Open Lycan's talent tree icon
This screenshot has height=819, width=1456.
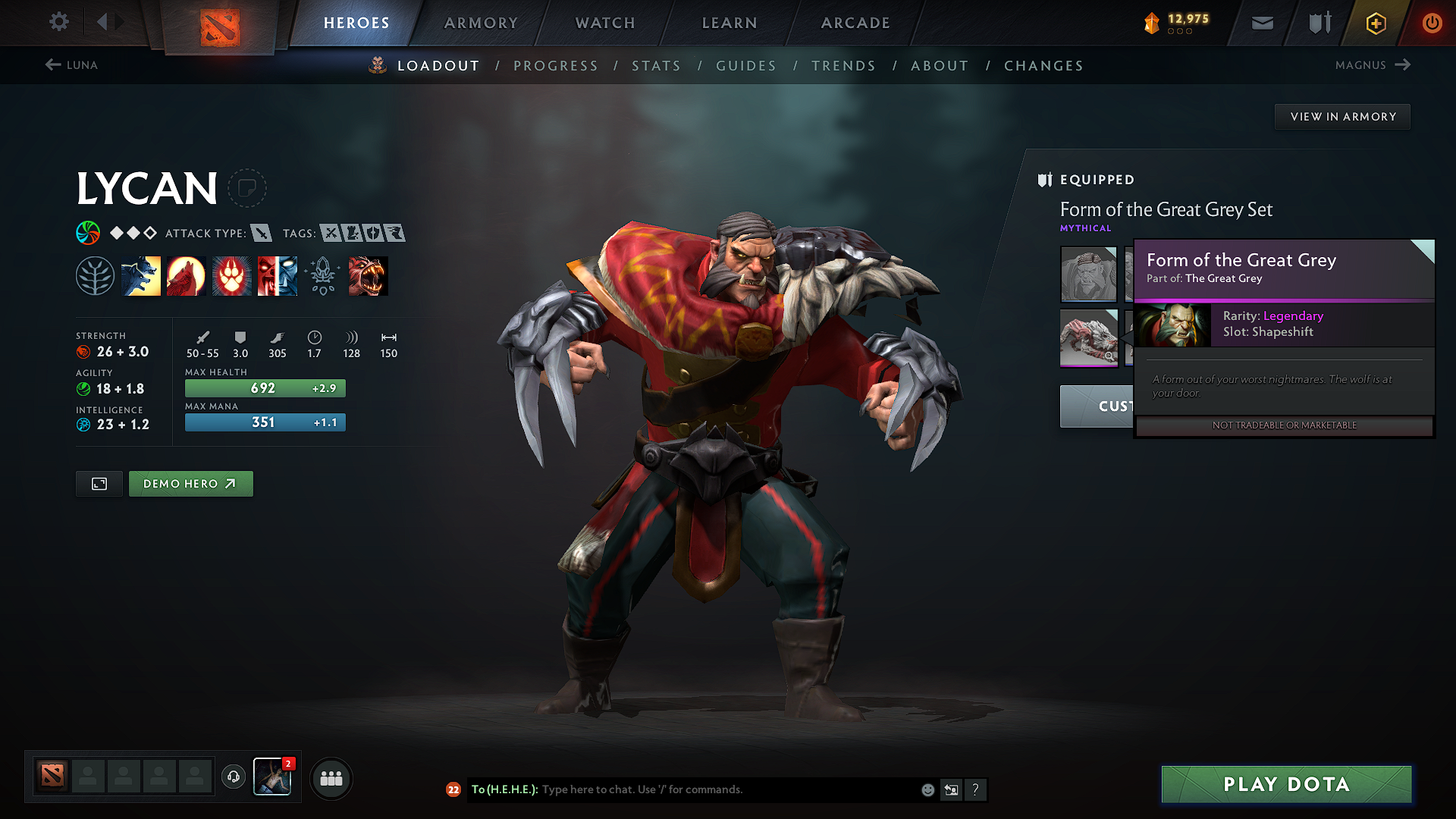coord(96,275)
